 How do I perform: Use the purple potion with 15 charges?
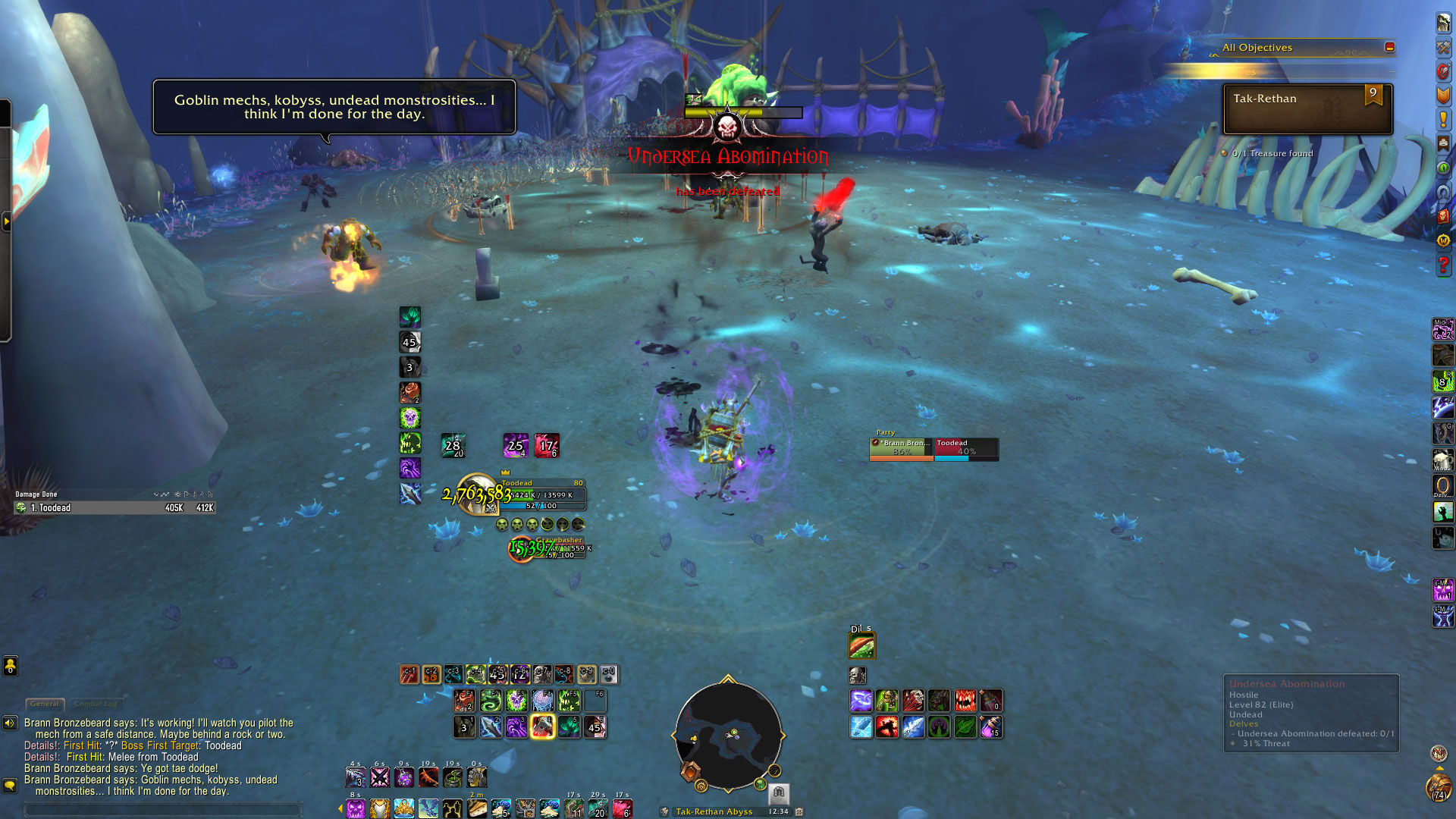click(x=990, y=727)
